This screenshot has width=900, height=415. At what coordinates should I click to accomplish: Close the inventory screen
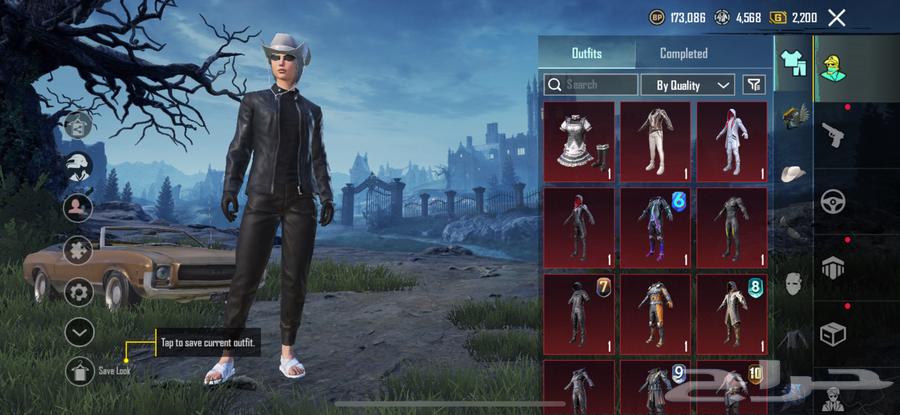[837, 17]
